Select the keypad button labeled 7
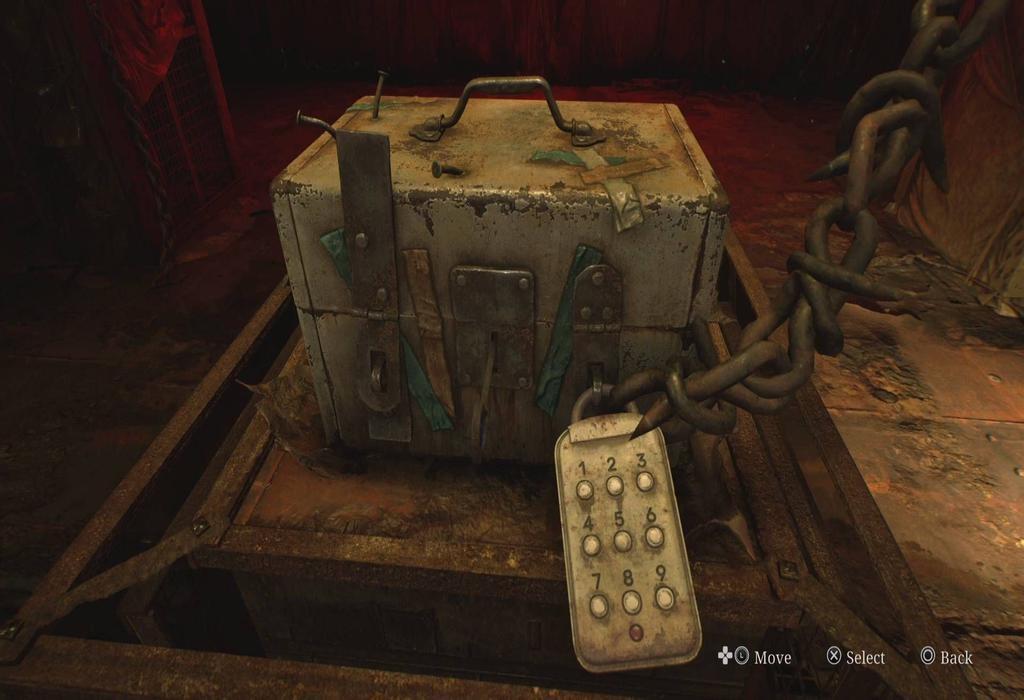The image size is (1024, 700). [x=598, y=606]
